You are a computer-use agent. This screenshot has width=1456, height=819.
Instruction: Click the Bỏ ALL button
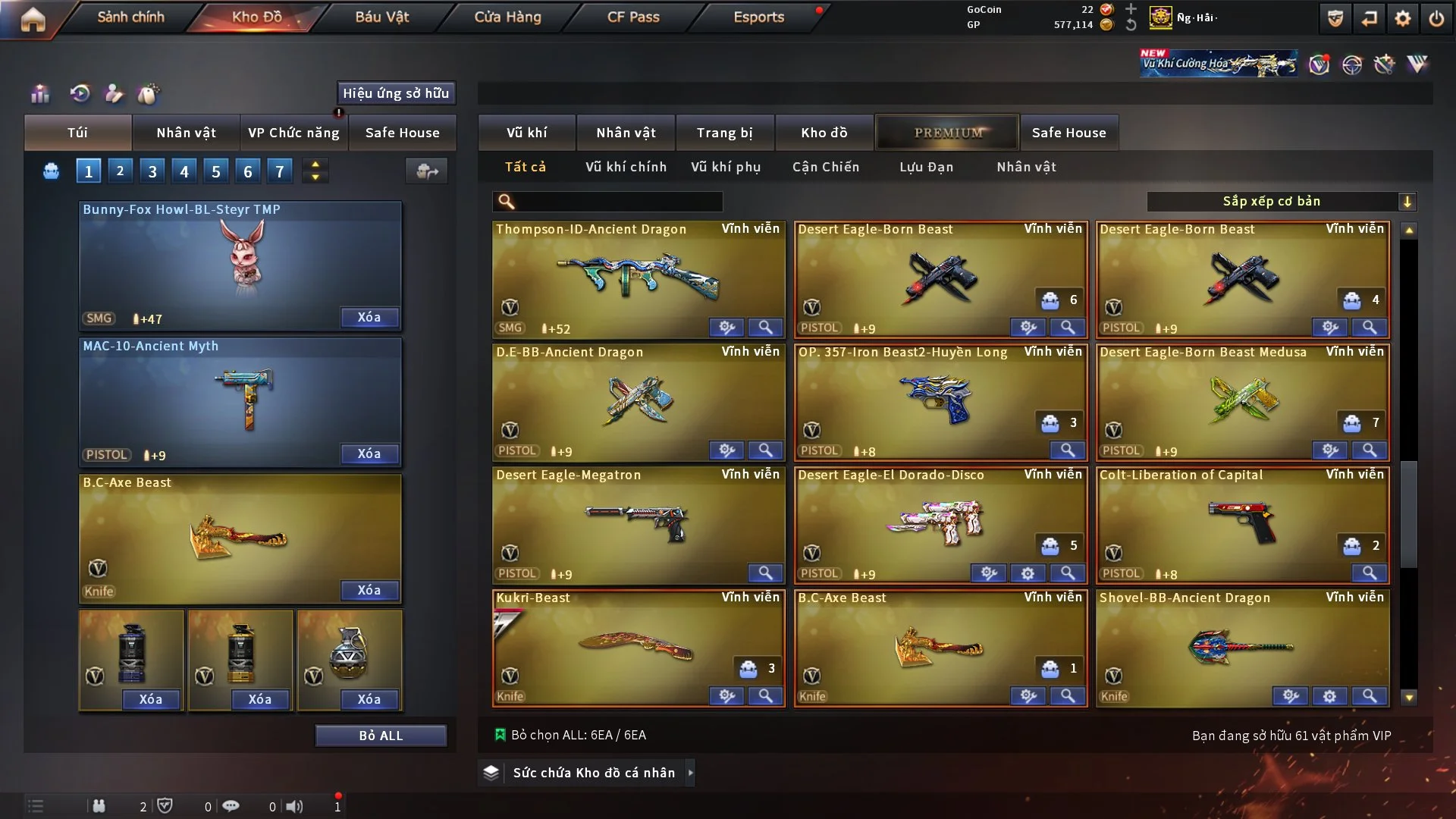pos(381,736)
